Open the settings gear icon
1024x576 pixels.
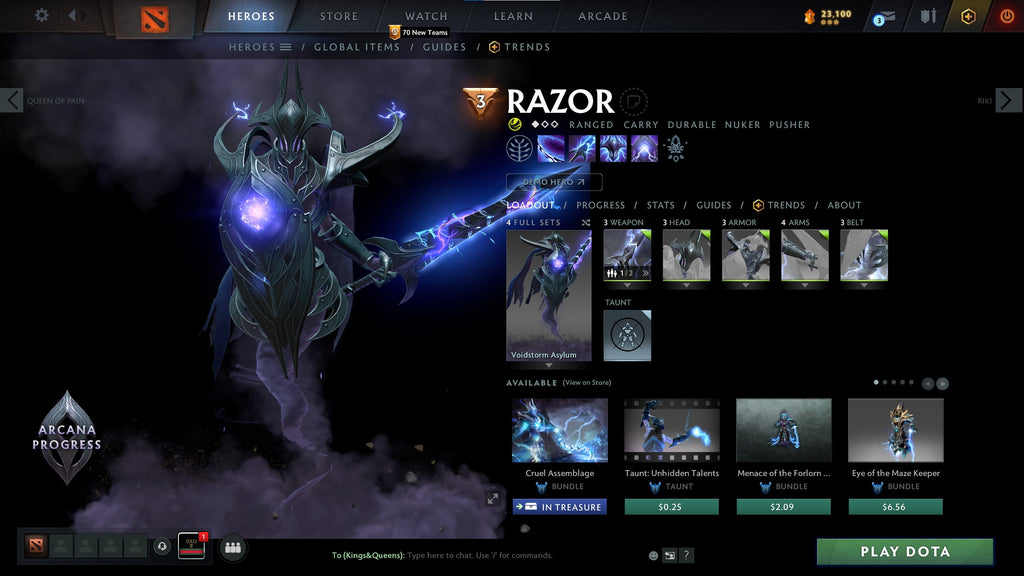click(42, 15)
